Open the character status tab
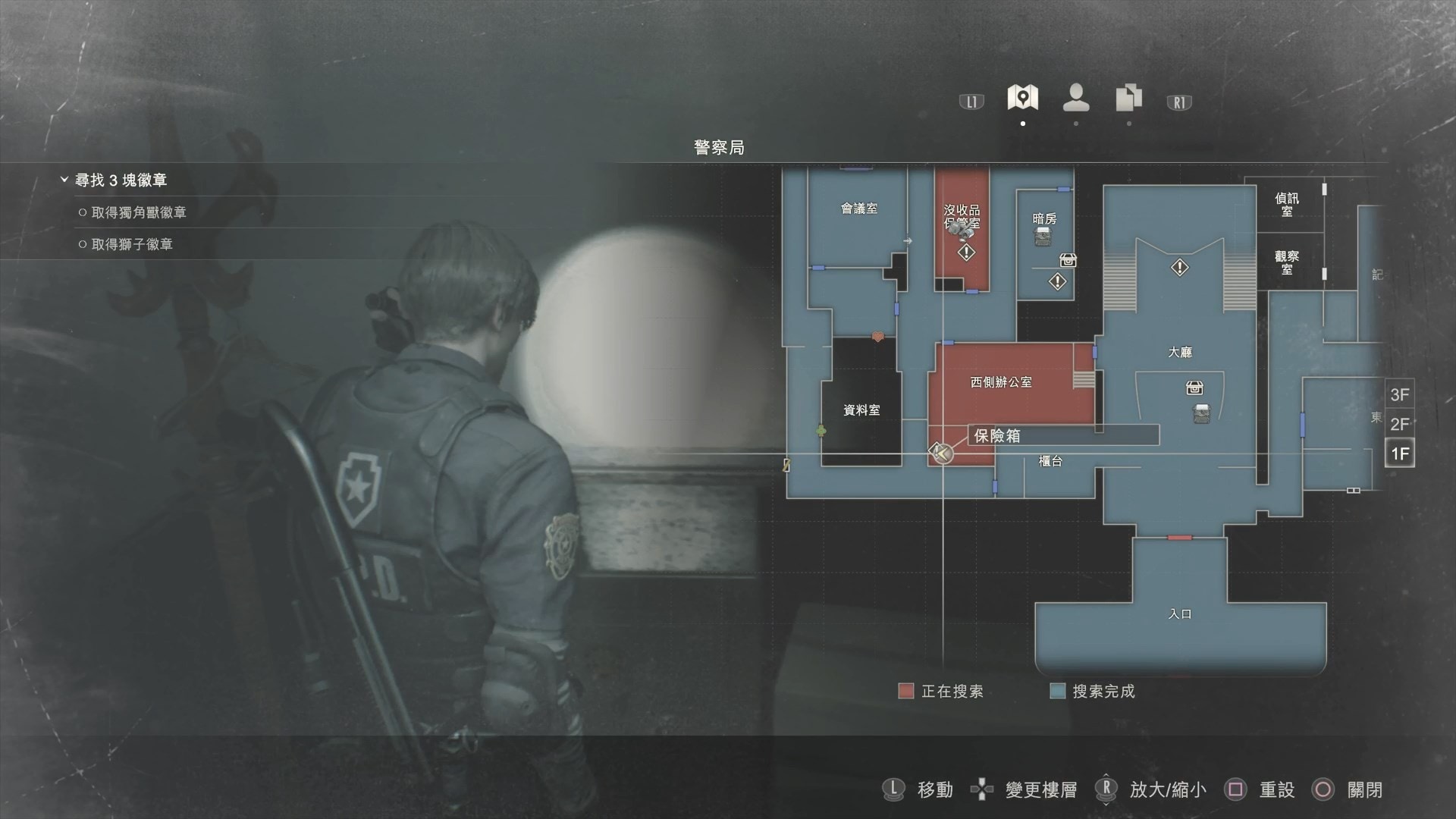The height and width of the screenshot is (819, 1456). click(1076, 98)
